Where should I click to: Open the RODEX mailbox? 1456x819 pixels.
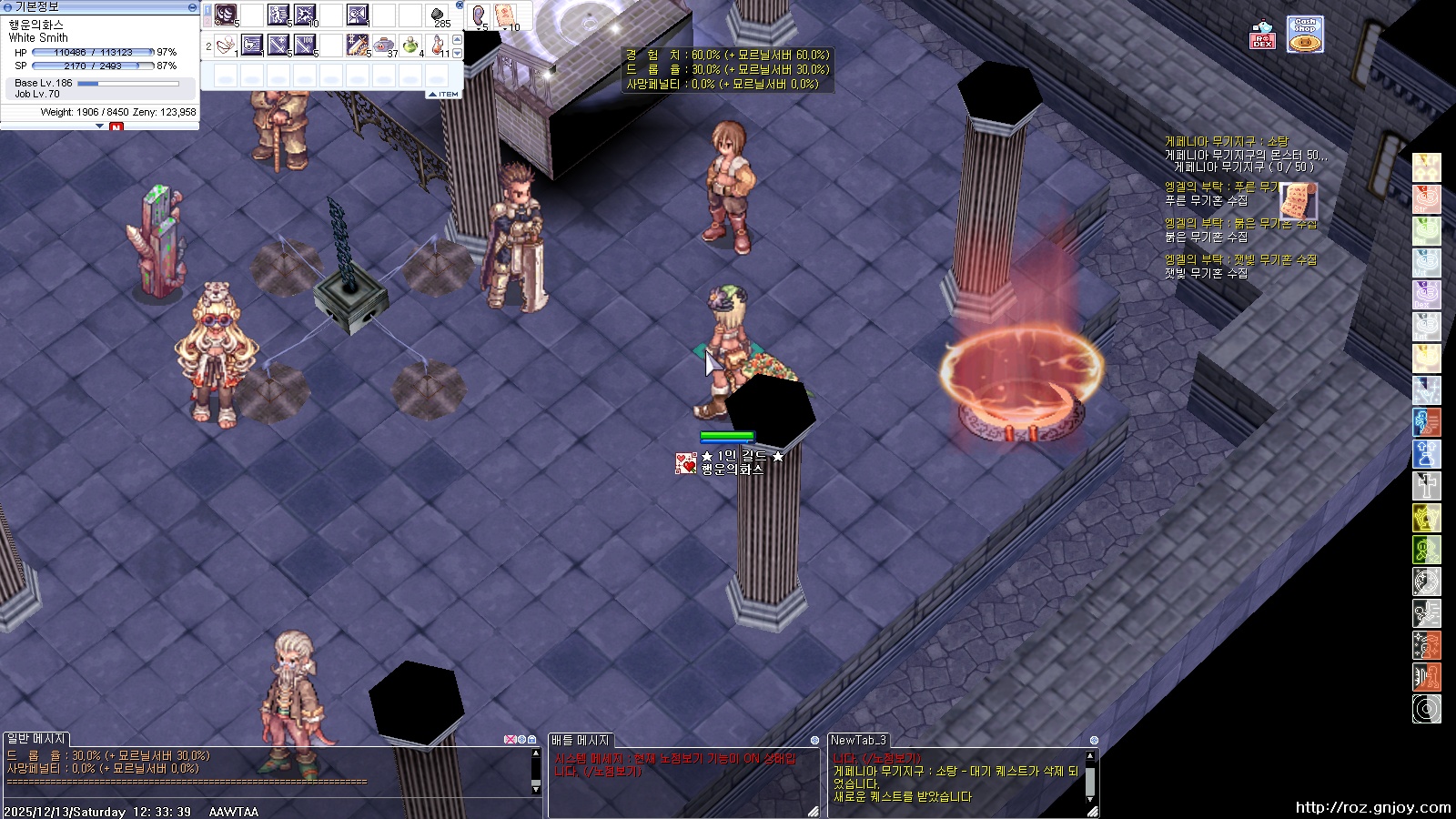(x=1262, y=36)
